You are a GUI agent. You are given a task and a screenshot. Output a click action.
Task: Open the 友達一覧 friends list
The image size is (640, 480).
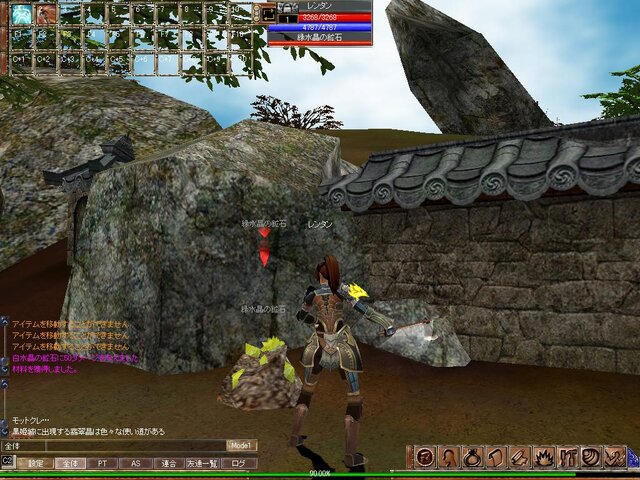tap(202, 463)
